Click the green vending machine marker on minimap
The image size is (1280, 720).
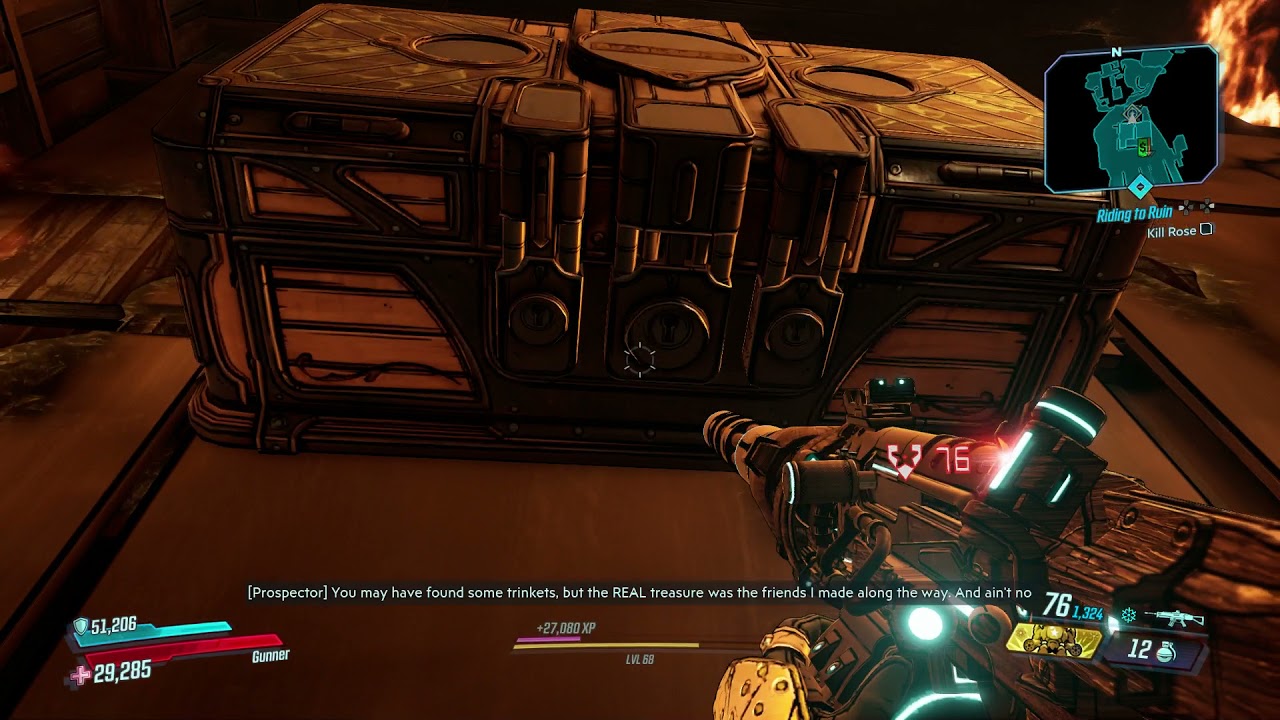coord(1143,147)
